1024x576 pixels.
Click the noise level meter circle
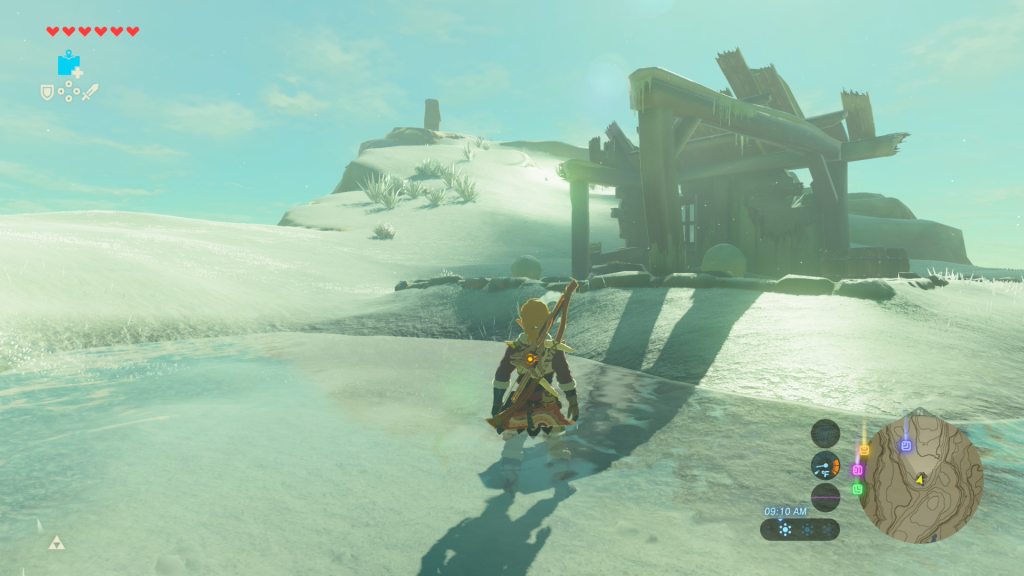tap(825, 497)
